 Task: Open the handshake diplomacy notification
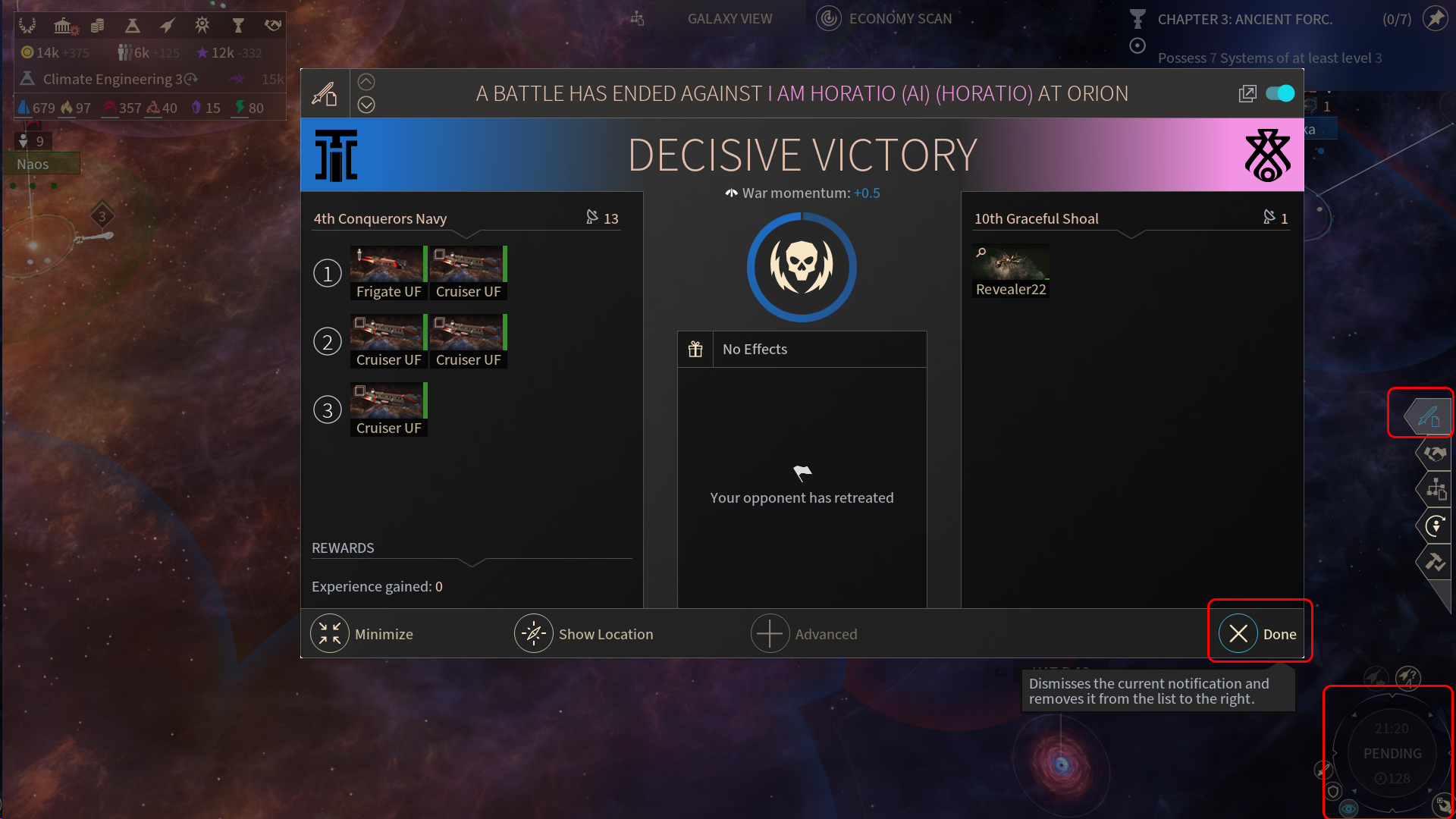1434,453
